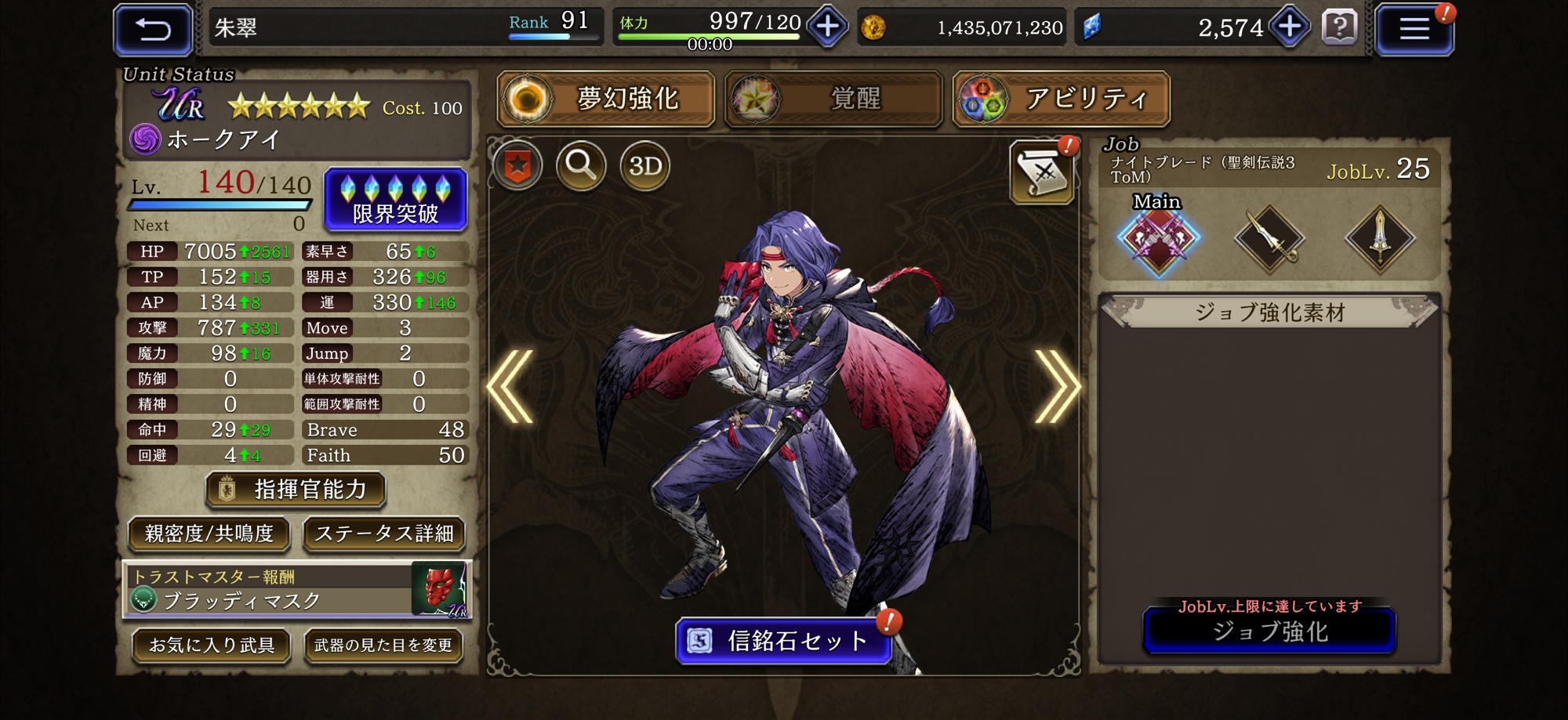Viewport: 1568px width, 720px height.
Task: Open the アビリティ ability tab
Action: click(x=1061, y=99)
